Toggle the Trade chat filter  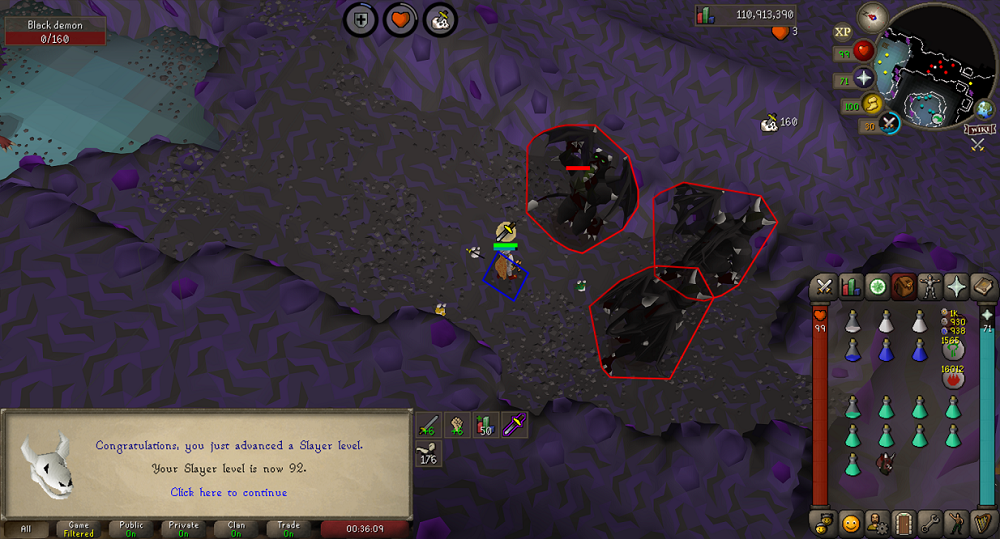pyautogui.click(x=289, y=529)
